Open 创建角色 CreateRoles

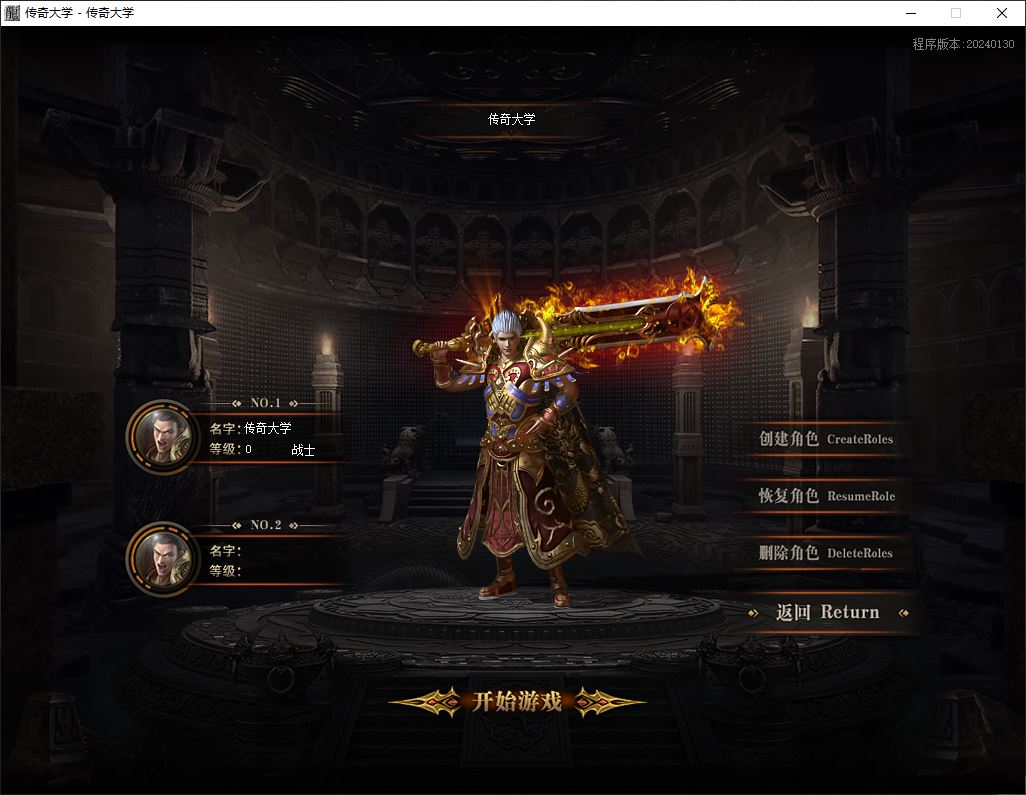point(825,439)
